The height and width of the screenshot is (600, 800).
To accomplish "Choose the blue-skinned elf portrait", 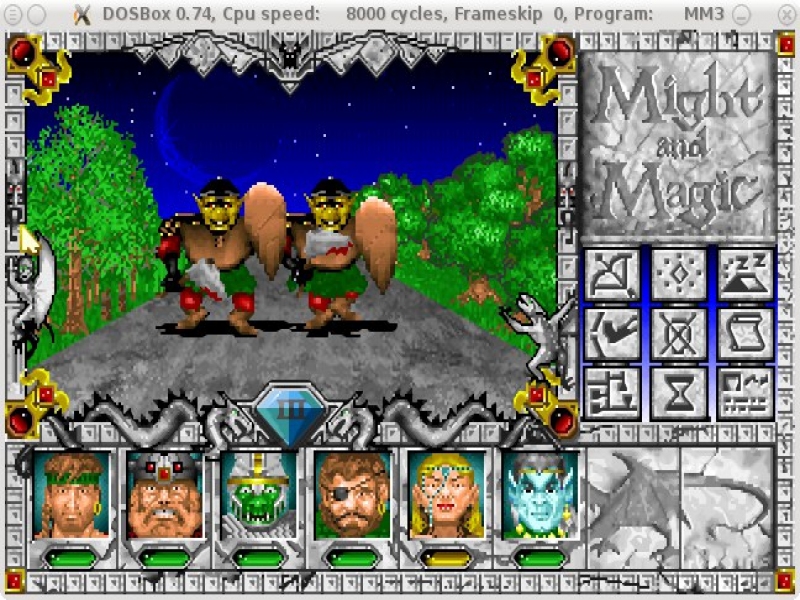I will pyautogui.click(x=540, y=494).
